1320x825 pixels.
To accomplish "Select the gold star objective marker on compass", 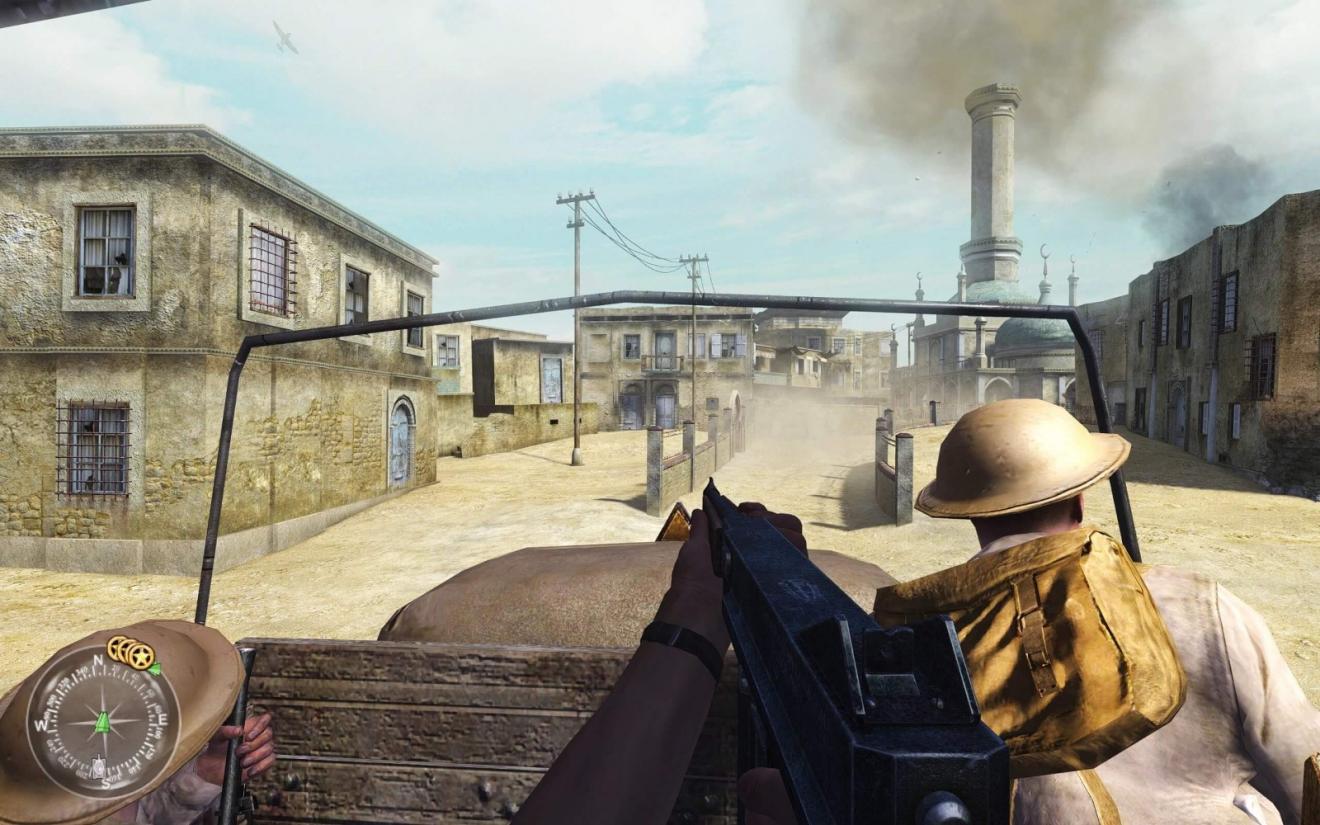I will click(x=141, y=656).
